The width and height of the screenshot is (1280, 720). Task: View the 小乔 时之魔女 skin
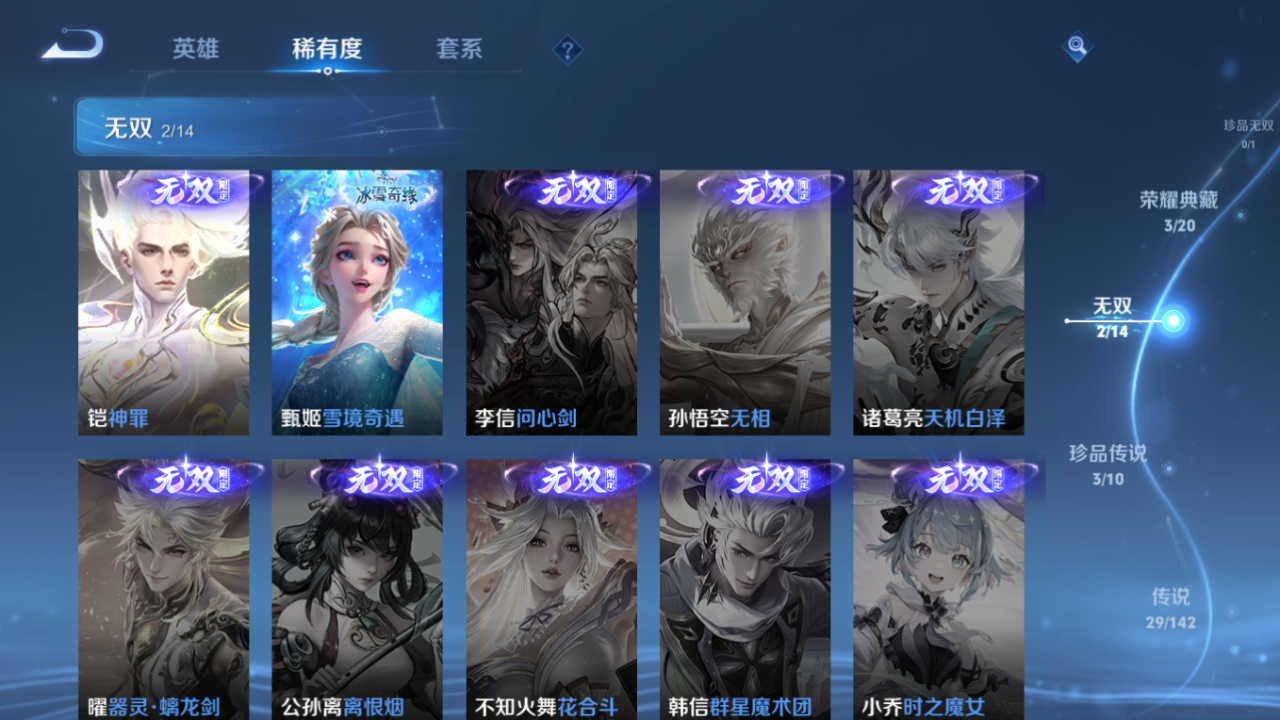tap(939, 590)
